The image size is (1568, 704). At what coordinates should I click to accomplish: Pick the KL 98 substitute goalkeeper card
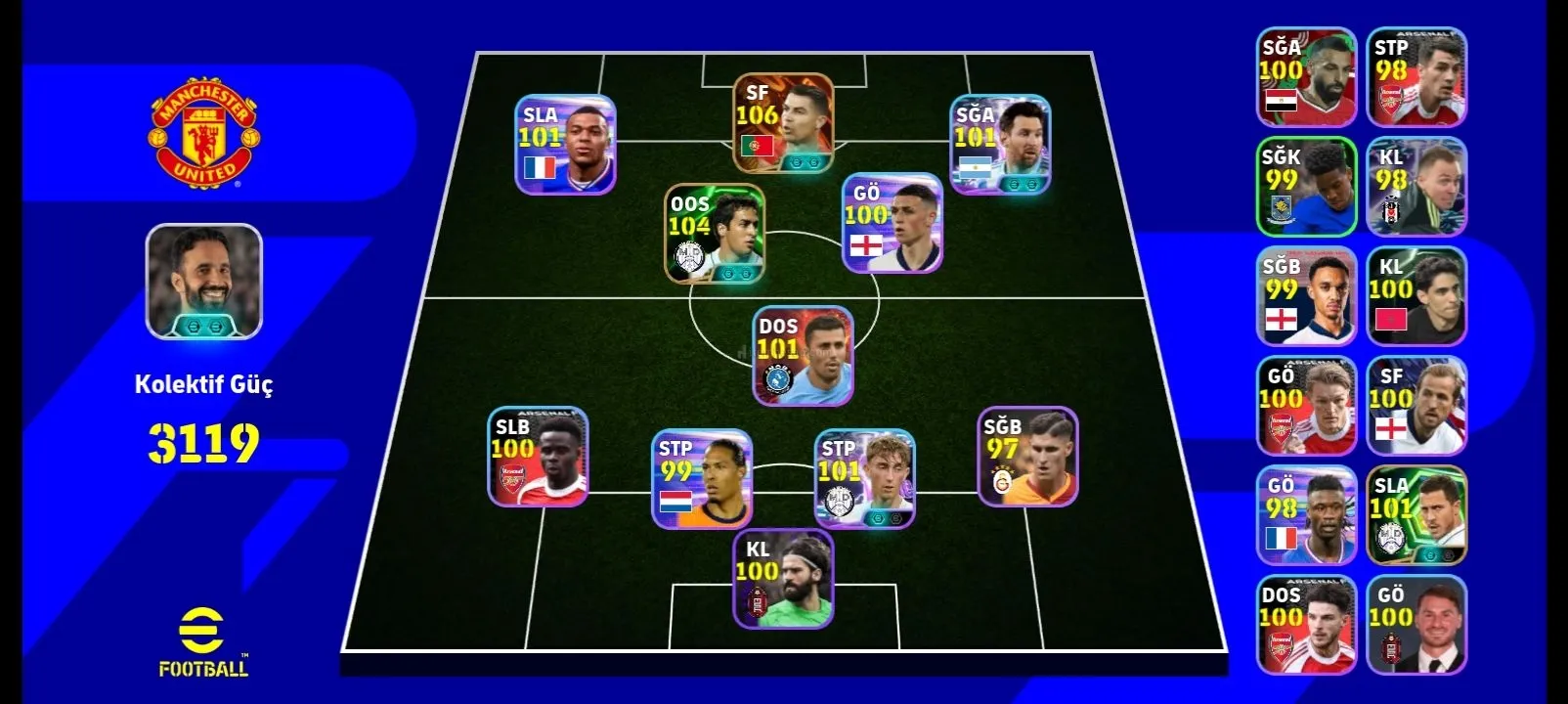click(x=1416, y=187)
